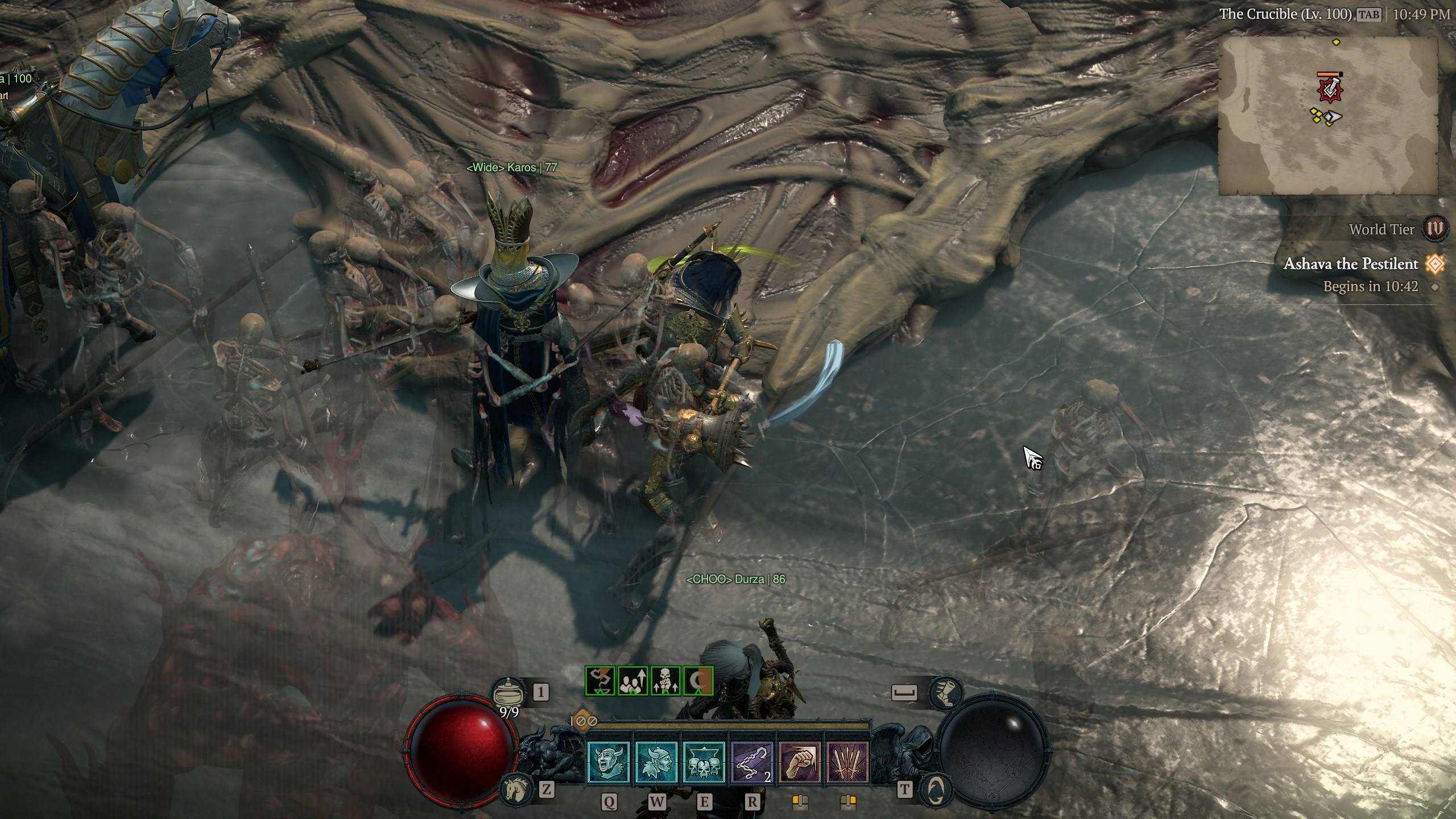This screenshot has height=819, width=1456.
Task: Cast the winged helmet shout skill
Action: pos(656,762)
